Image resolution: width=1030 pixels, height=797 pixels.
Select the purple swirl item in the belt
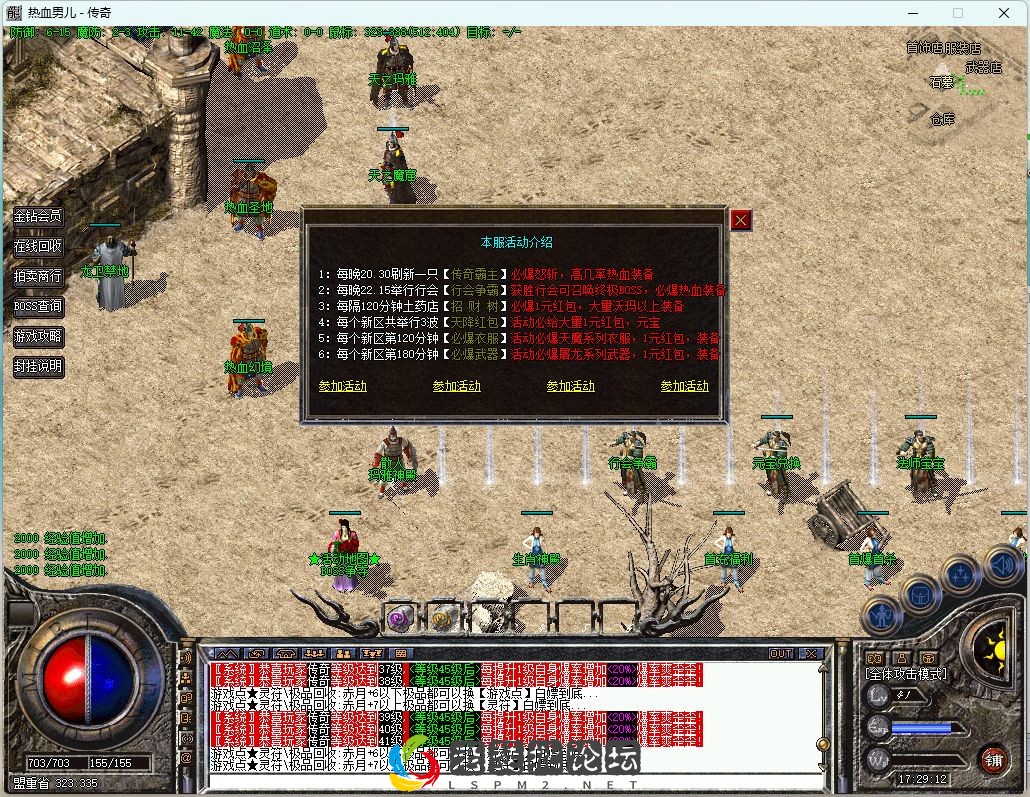(400, 617)
